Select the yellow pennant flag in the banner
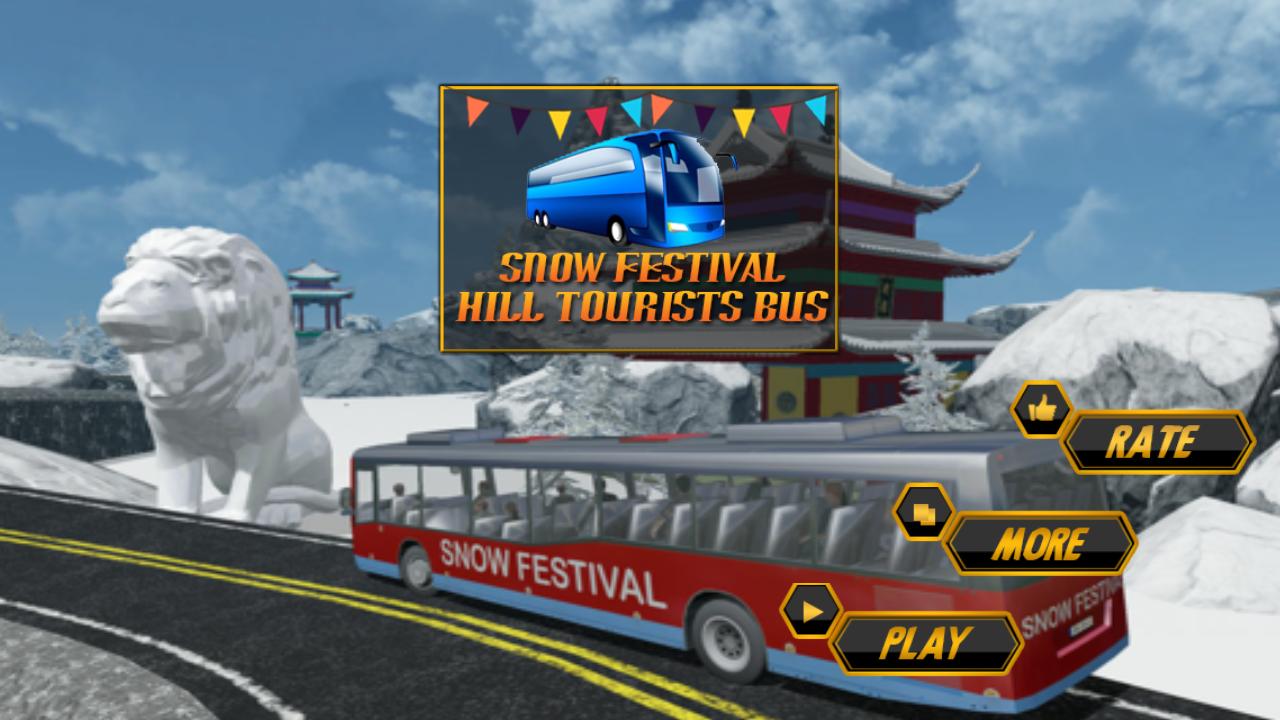Screen dimensions: 1280x720 (560, 120)
